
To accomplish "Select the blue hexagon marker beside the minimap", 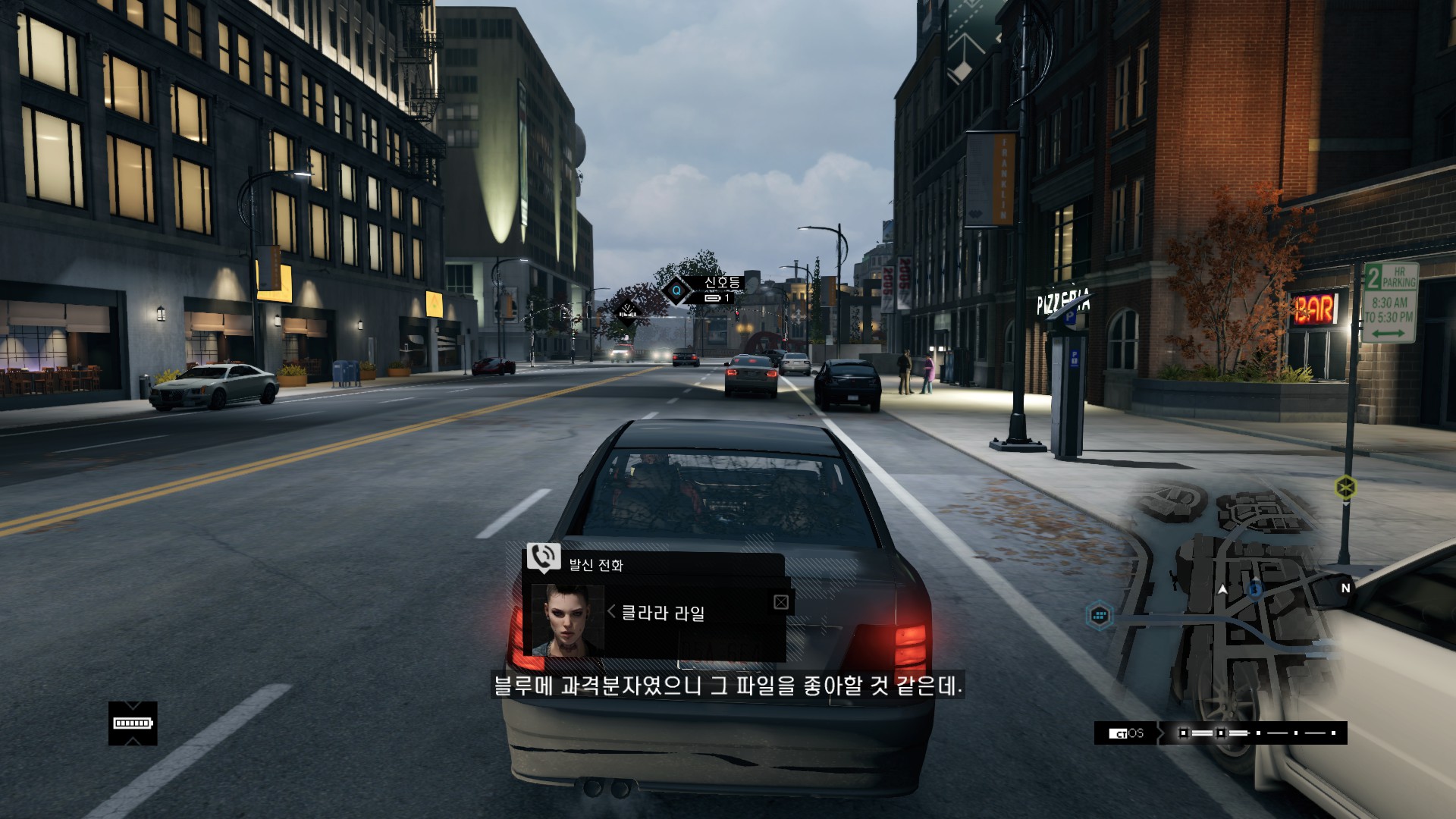I will coord(1099,614).
